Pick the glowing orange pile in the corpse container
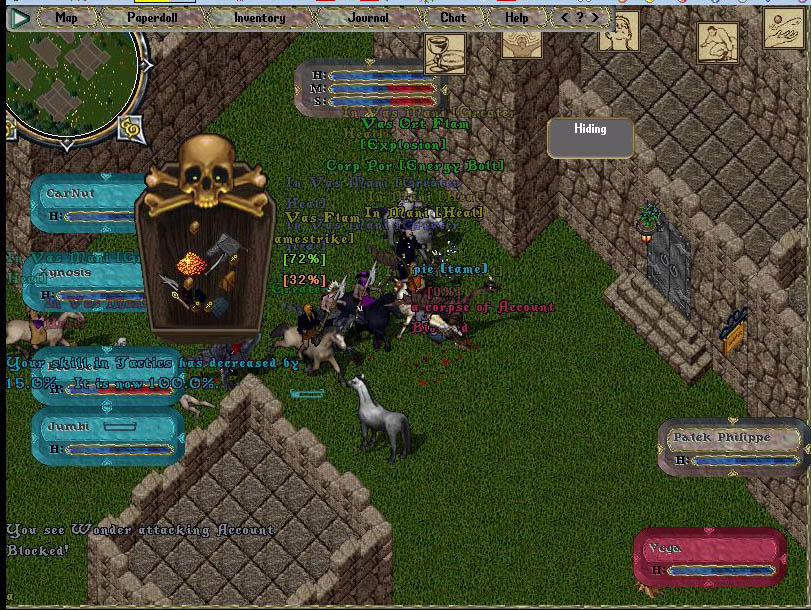This screenshot has width=811, height=610. (190, 266)
